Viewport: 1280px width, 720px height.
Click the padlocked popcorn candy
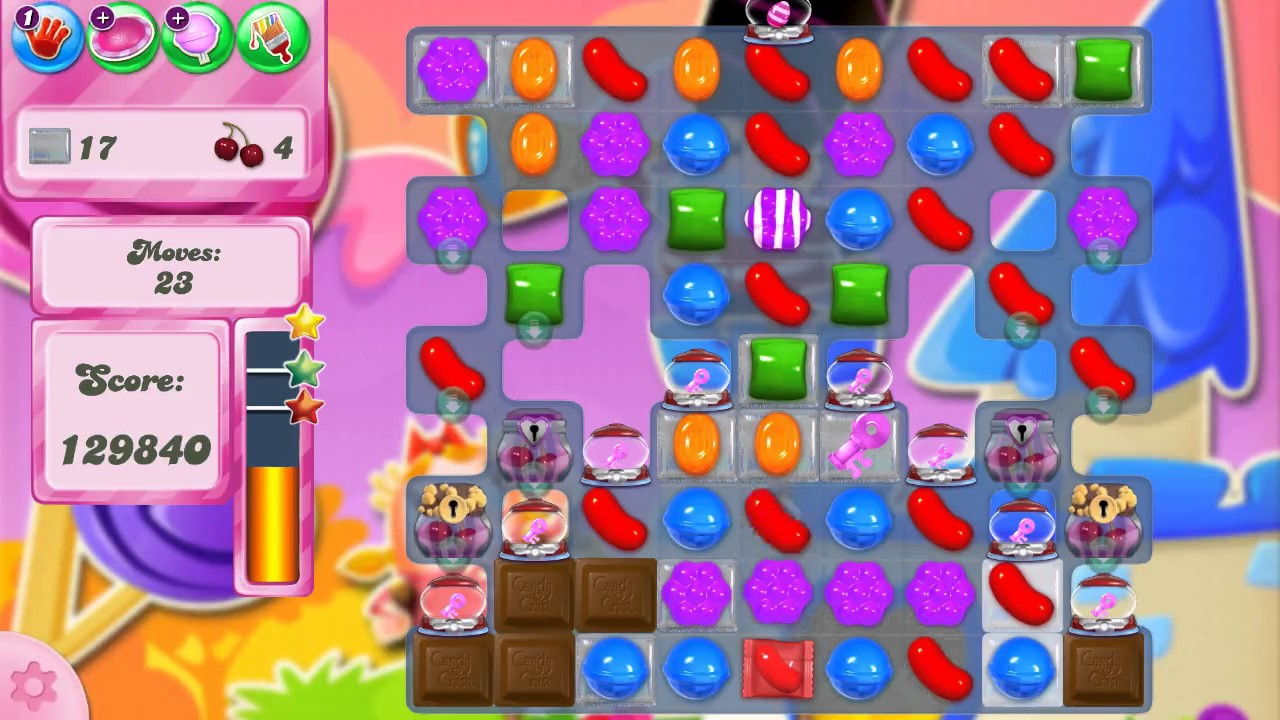pos(451,520)
